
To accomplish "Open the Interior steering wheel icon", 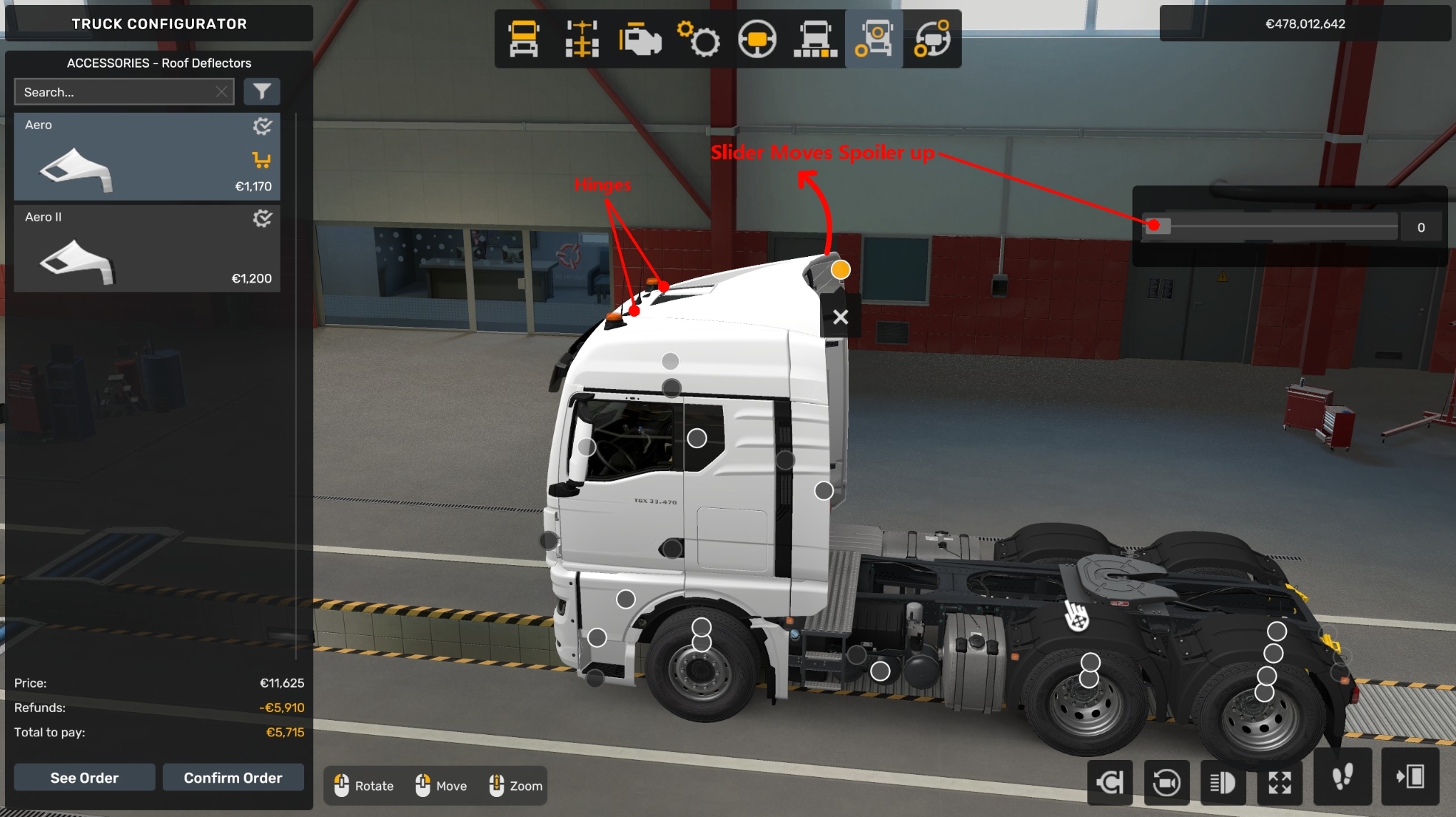I will 759,39.
